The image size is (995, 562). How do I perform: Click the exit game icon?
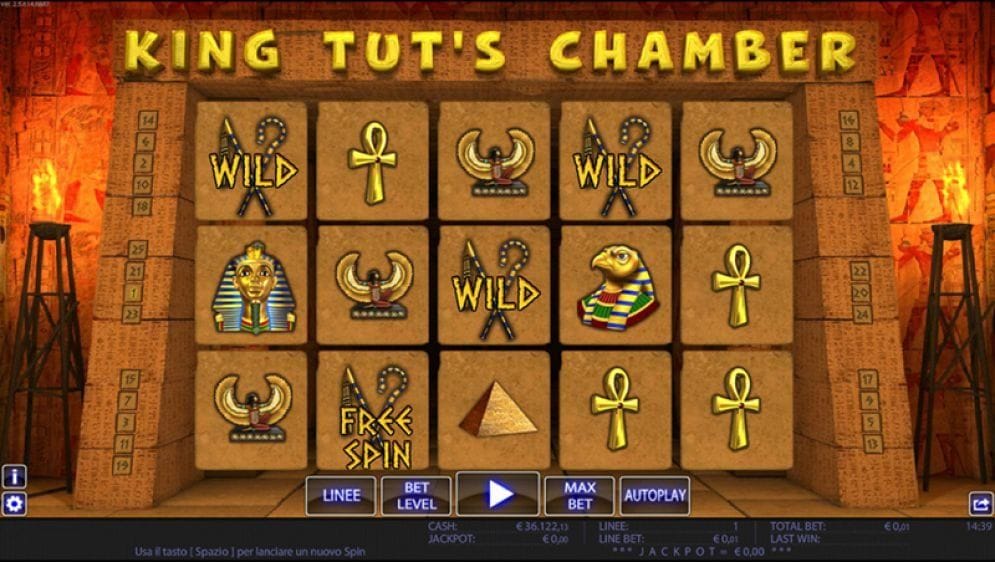click(x=981, y=505)
